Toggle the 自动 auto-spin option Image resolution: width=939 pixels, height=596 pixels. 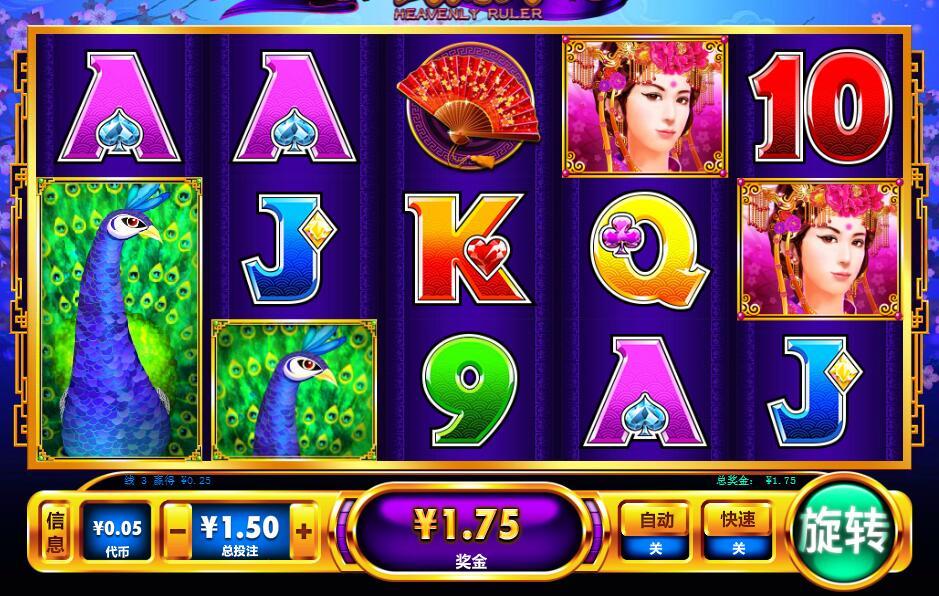click(656, 531)
